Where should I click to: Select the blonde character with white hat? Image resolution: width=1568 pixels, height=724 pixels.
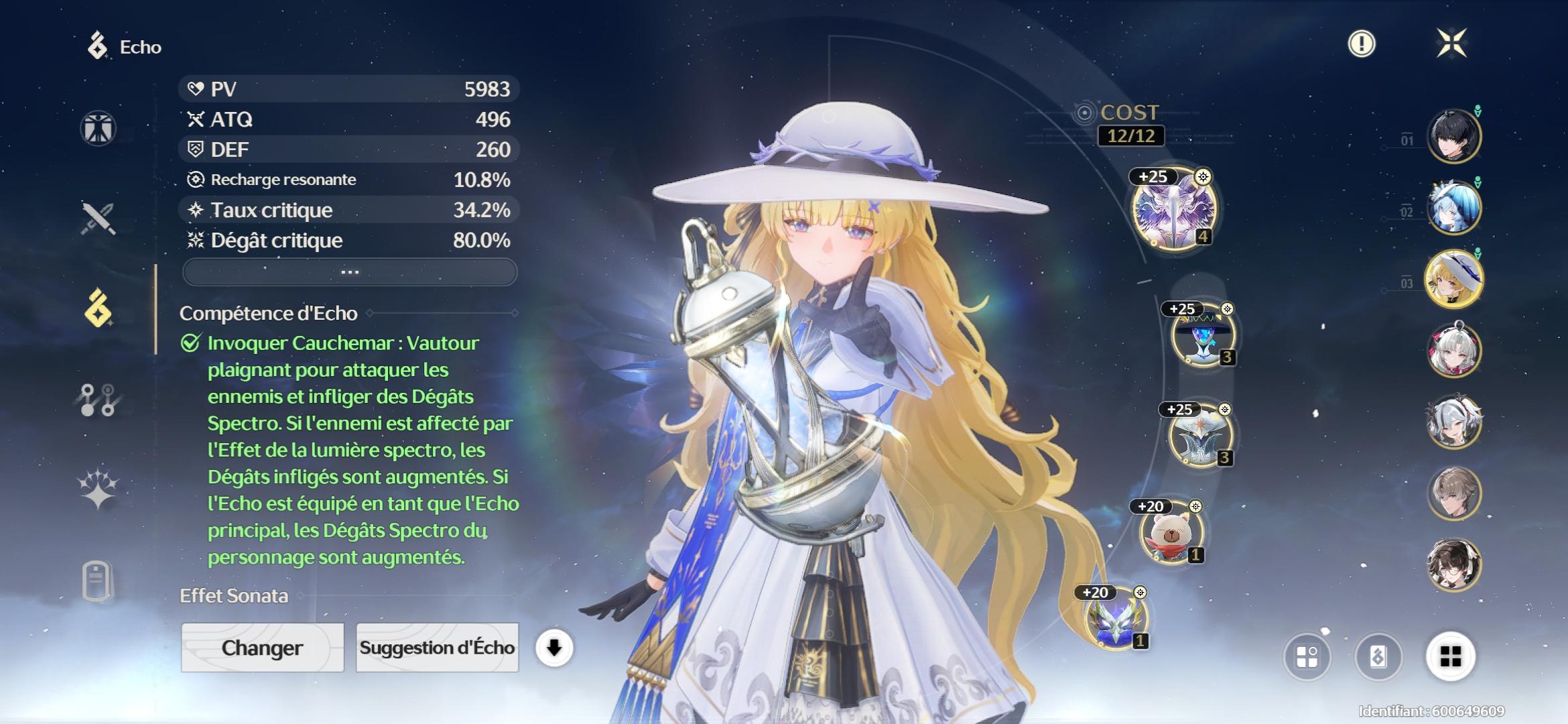(x=1453, y=279)
